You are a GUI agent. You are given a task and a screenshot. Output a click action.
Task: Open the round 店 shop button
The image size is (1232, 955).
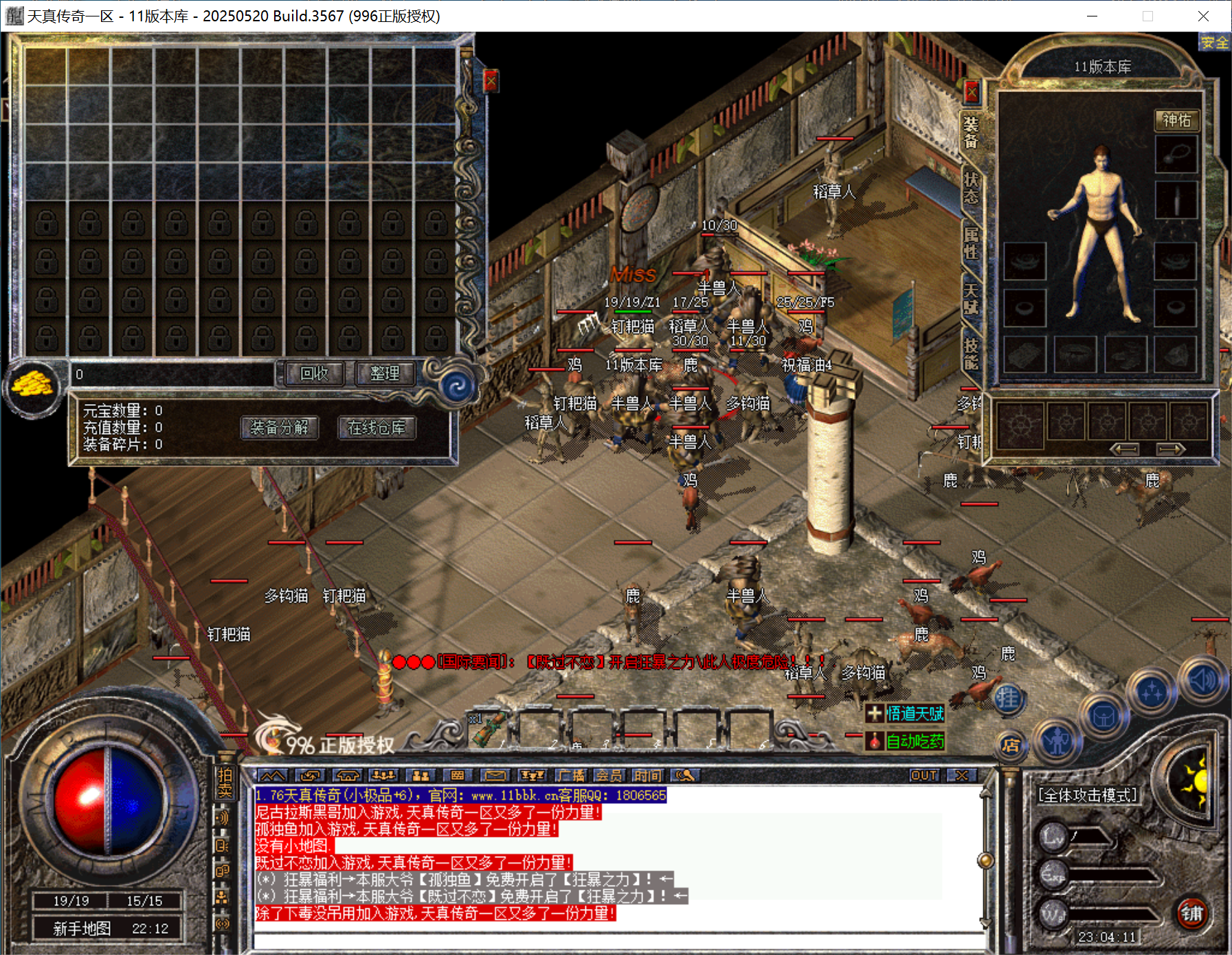1010,745
